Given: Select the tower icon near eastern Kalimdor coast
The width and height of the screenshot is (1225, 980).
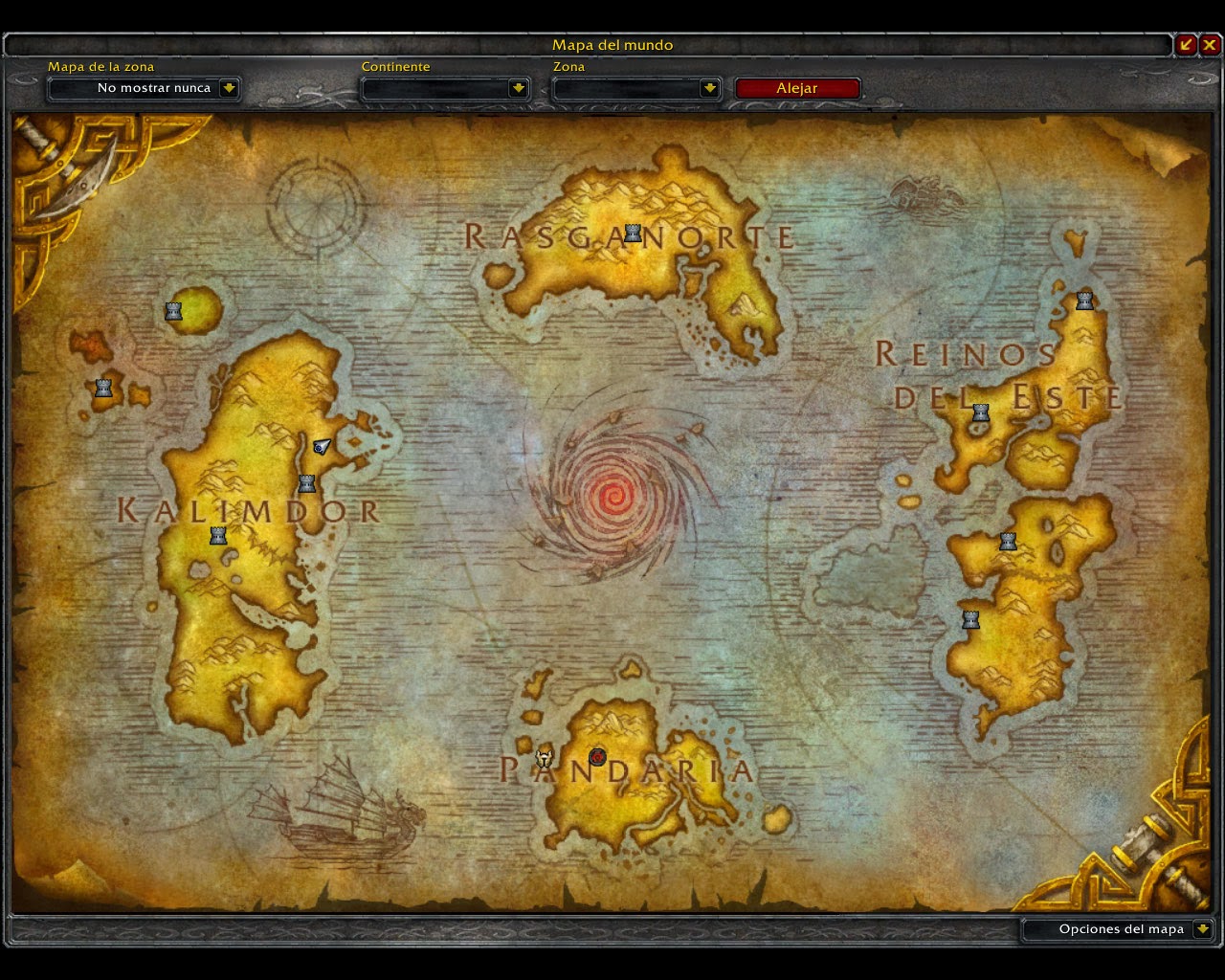Looking at the screenshot, I should click(x=307, y=483).
